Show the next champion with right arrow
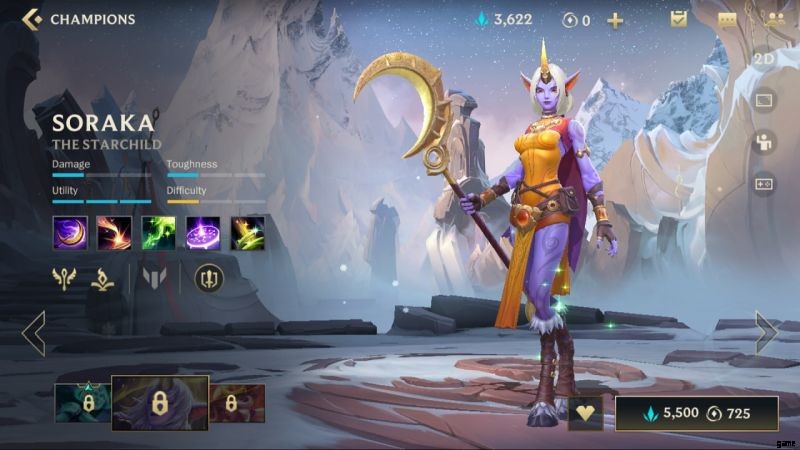 [x=766, y=333]
